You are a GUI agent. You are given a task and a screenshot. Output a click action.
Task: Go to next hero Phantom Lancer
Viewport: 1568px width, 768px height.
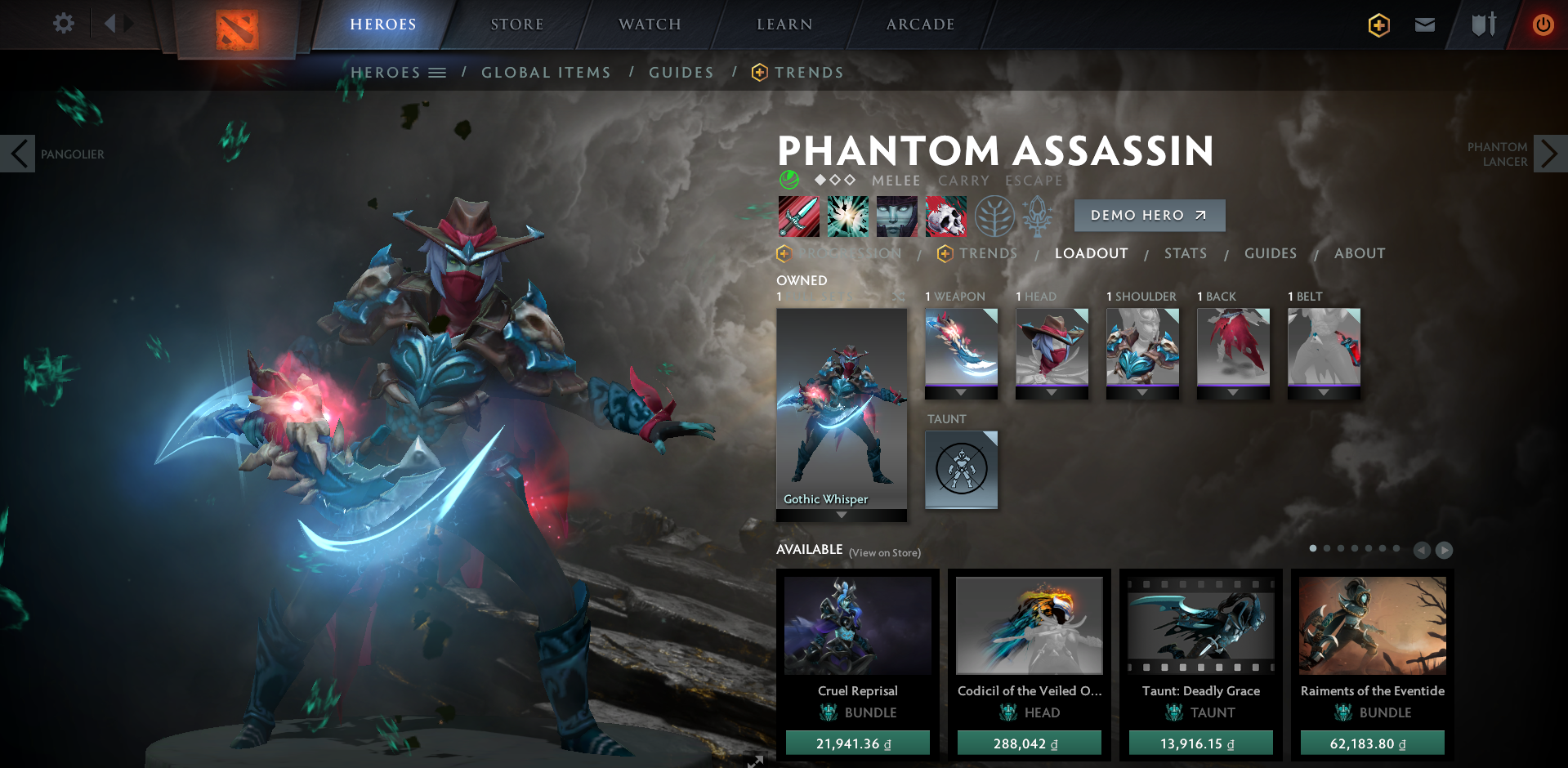[x=1549, y=154]
